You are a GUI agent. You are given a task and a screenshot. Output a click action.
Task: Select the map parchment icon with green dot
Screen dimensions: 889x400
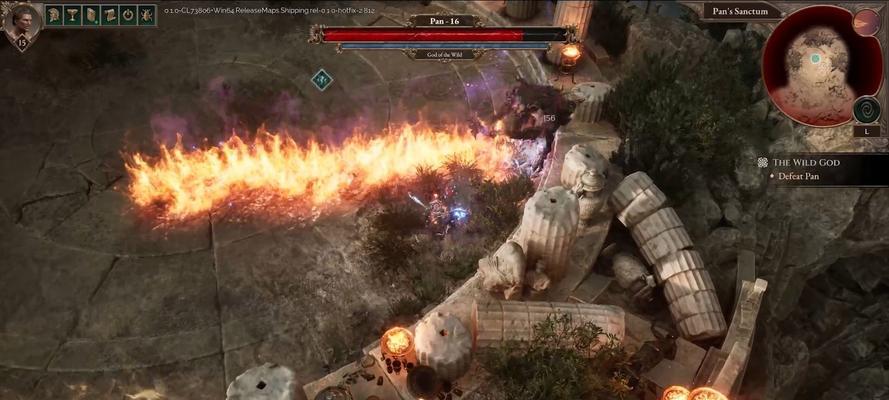91,15
